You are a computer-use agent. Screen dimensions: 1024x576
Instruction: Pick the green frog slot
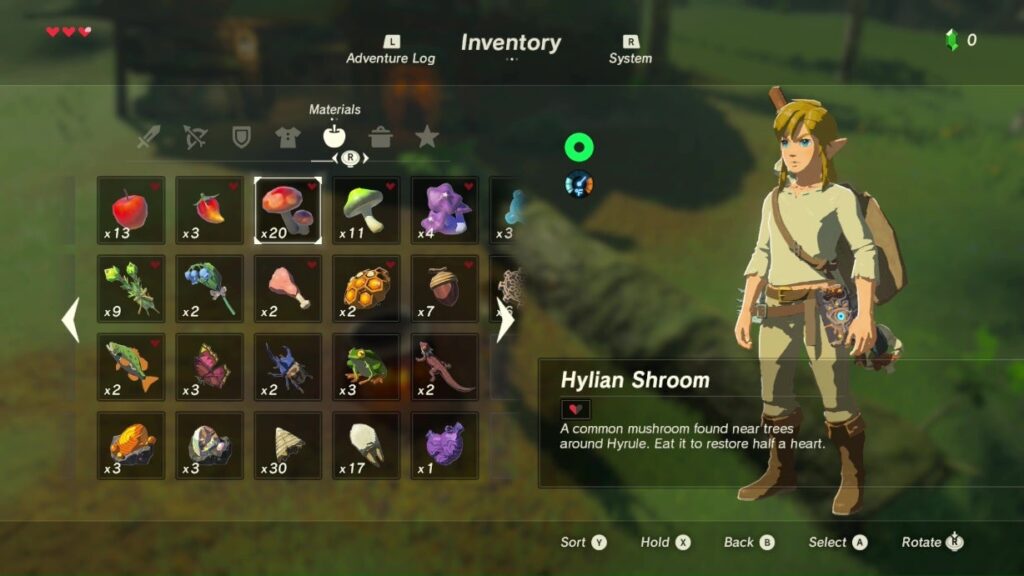[366, 366]
